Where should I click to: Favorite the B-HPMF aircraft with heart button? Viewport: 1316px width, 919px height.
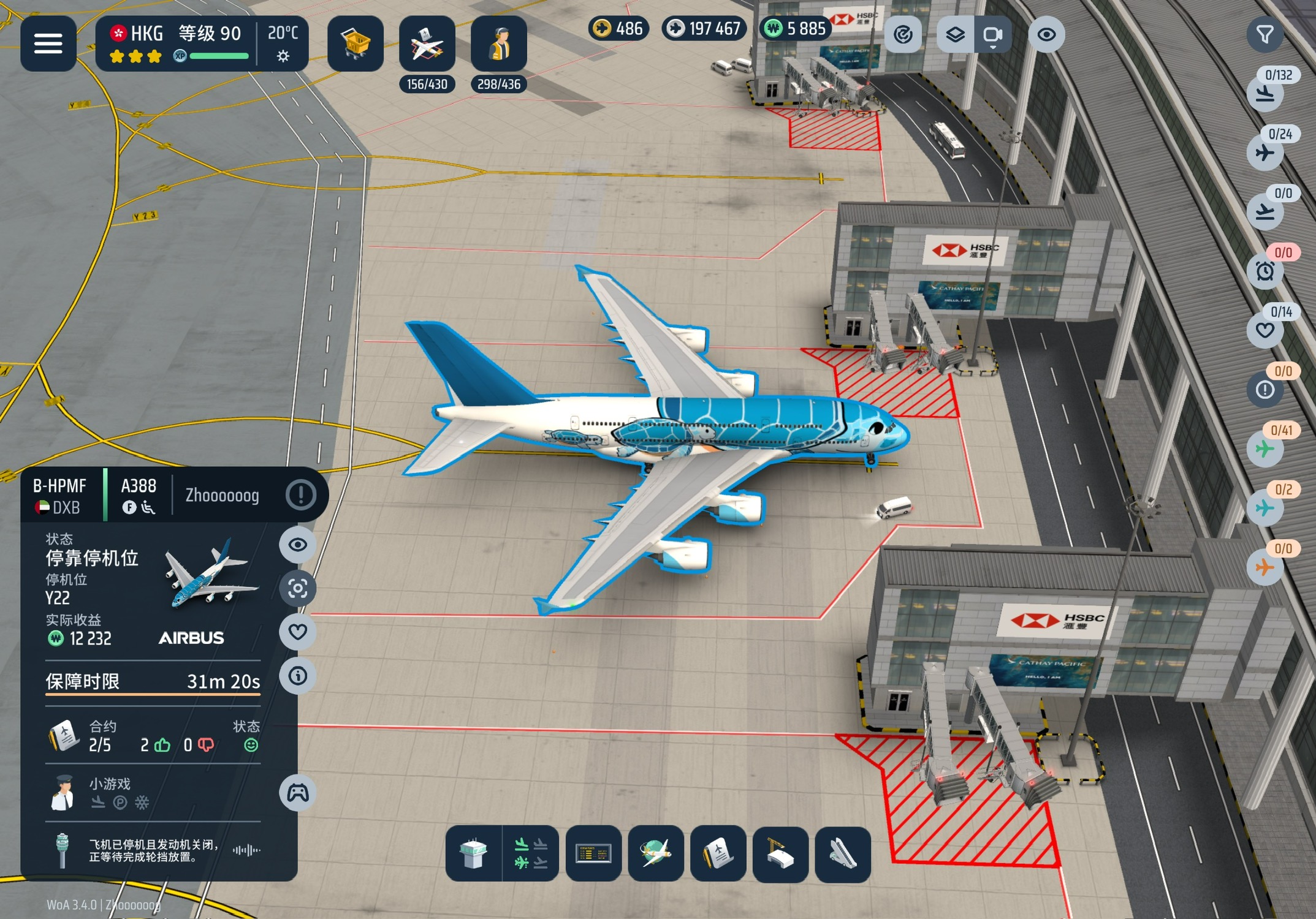click(298, 632)
